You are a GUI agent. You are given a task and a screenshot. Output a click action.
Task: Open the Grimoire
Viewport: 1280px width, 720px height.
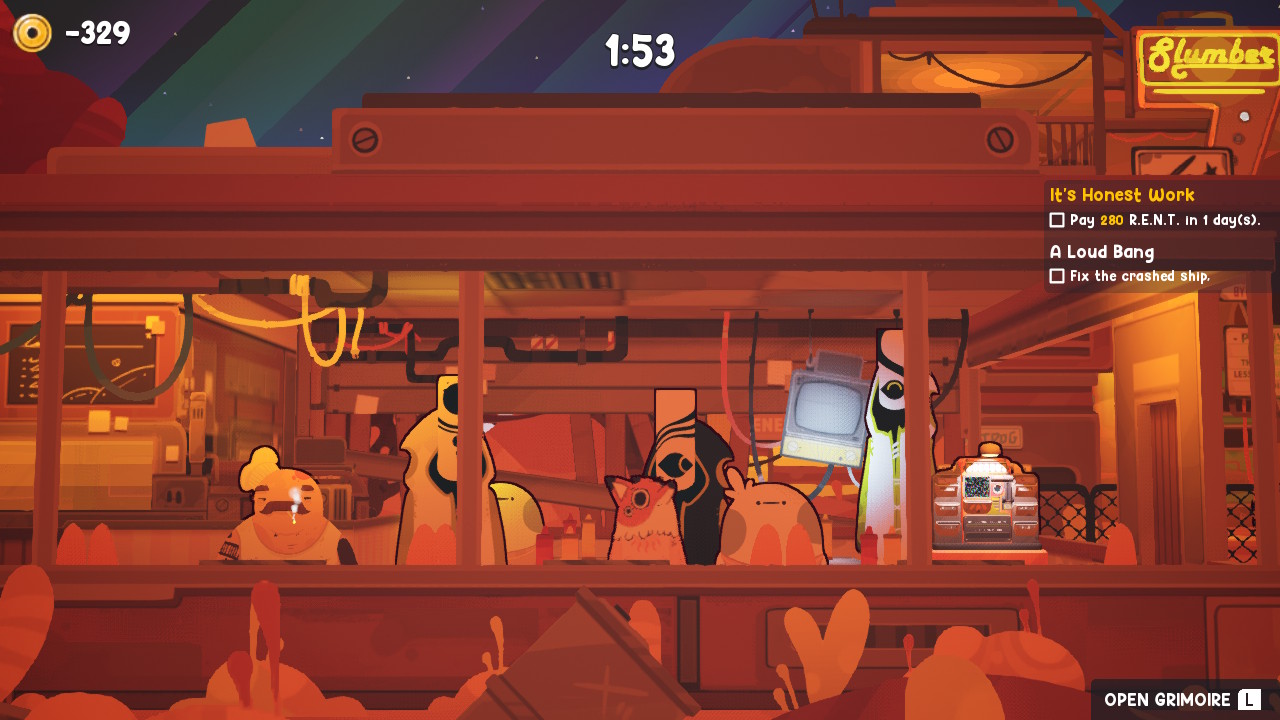[1182, 700]
